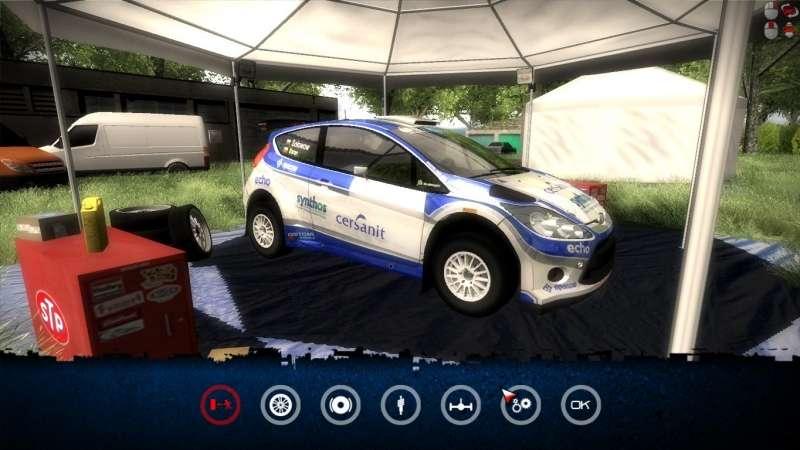Select the red highlighted differential setup icon

220,405
